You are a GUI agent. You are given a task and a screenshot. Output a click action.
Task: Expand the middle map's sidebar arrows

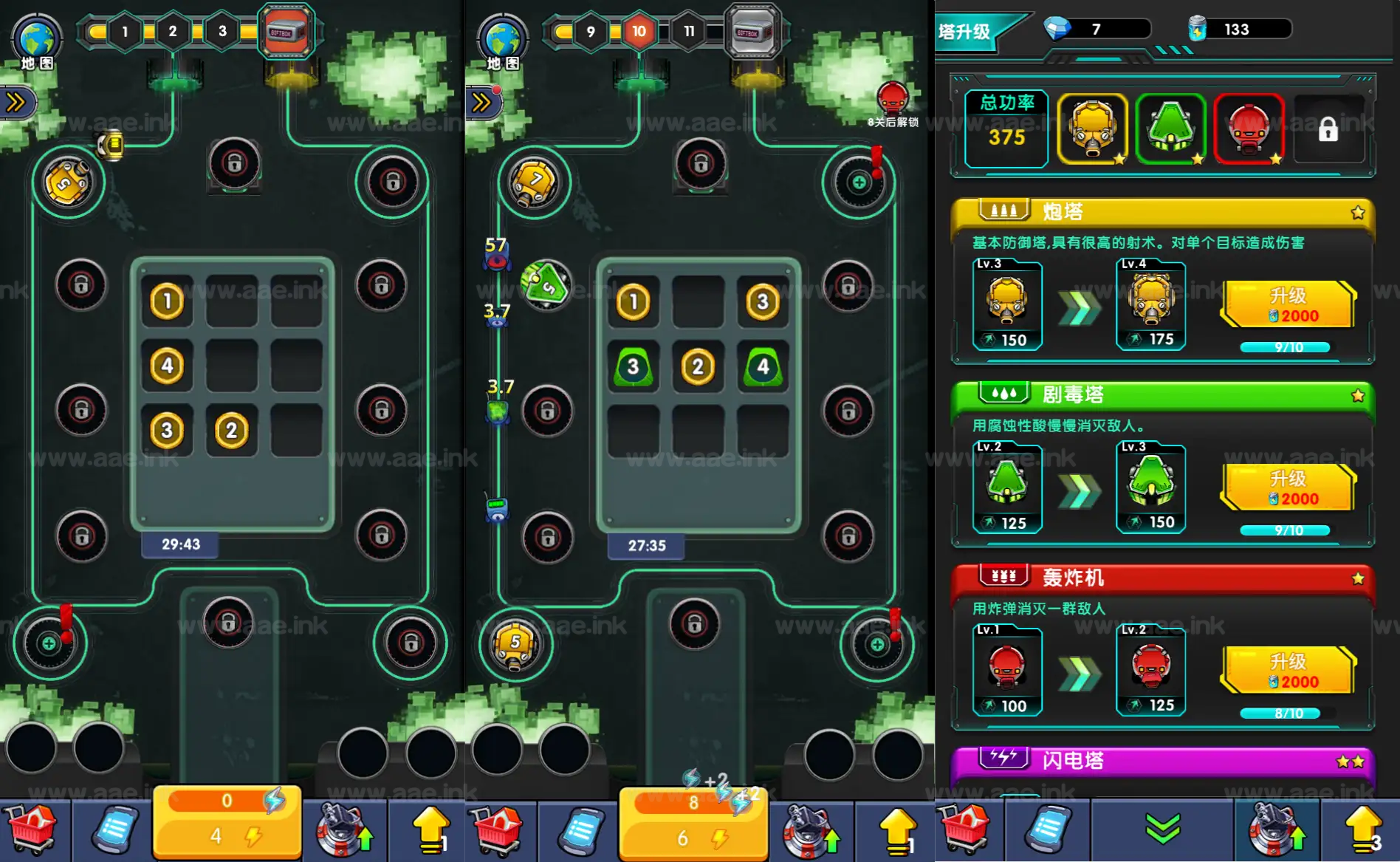[481, 102]
